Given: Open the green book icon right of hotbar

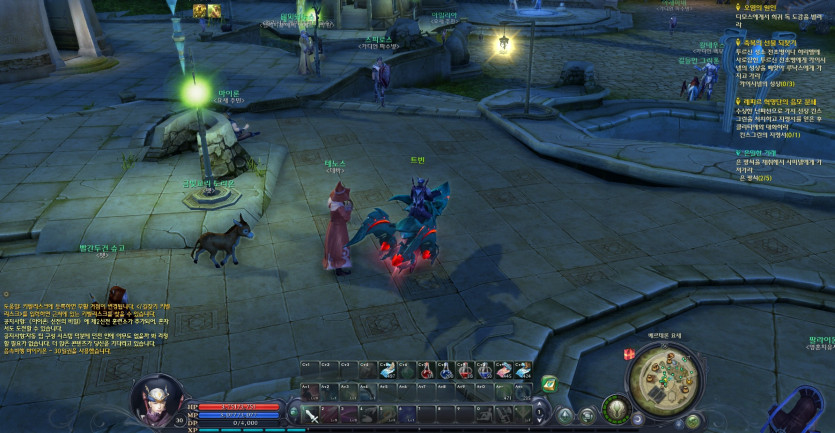Looking at the screenshot, I should 548,382.
